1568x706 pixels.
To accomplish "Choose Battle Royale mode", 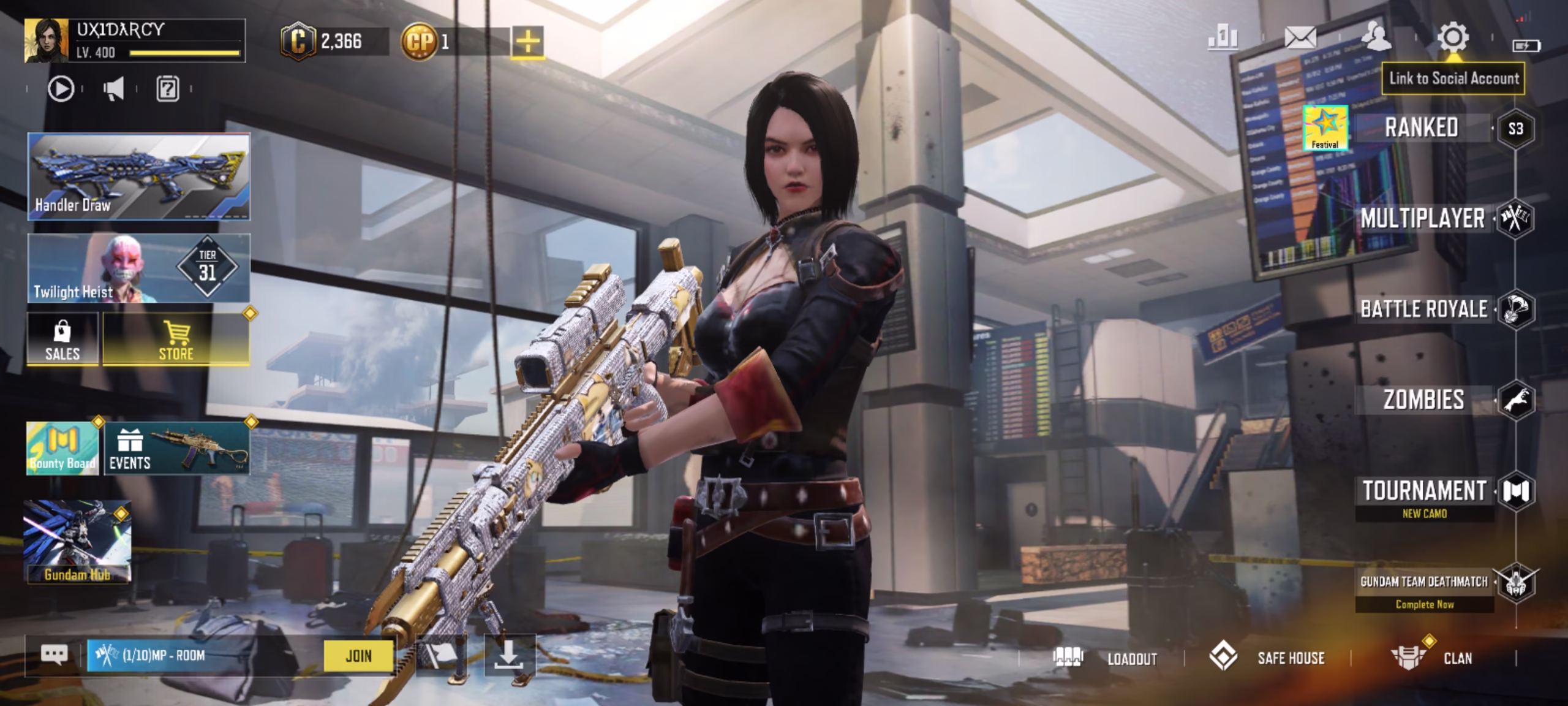I will [1423, 309].
